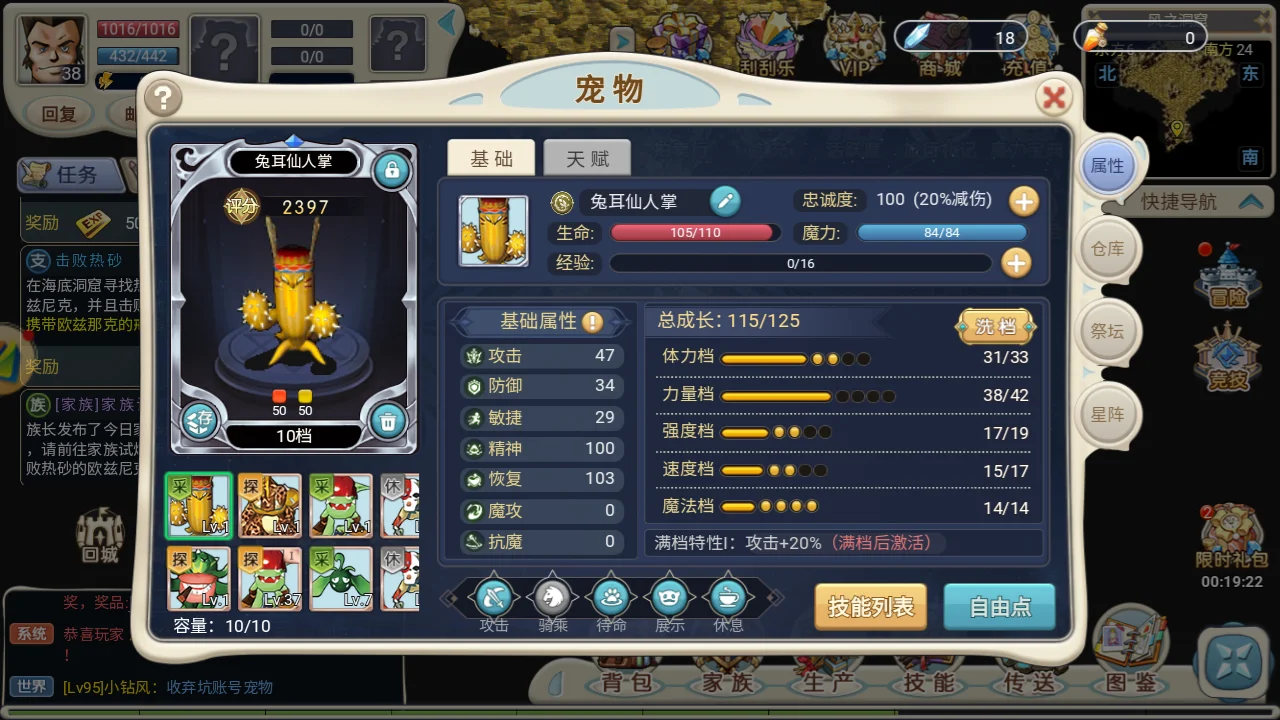Image resolution: width=1280 pixels, height=720 pixels.
Task: Add loyalty with the 忠诚度 plus button
Action: pyautogui.click(x=1023, y=201)
